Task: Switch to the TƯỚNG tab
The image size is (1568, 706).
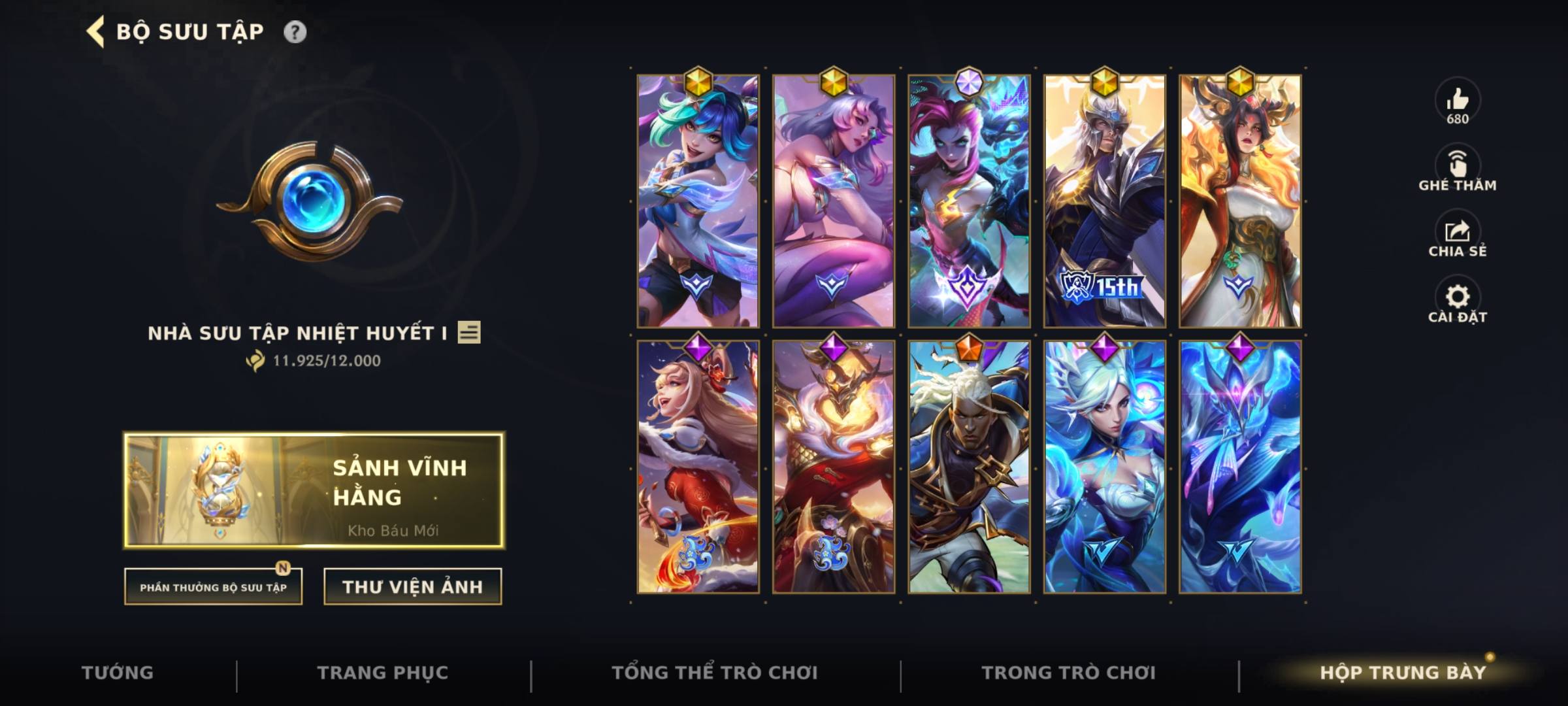Action: [x=118, y=672]
